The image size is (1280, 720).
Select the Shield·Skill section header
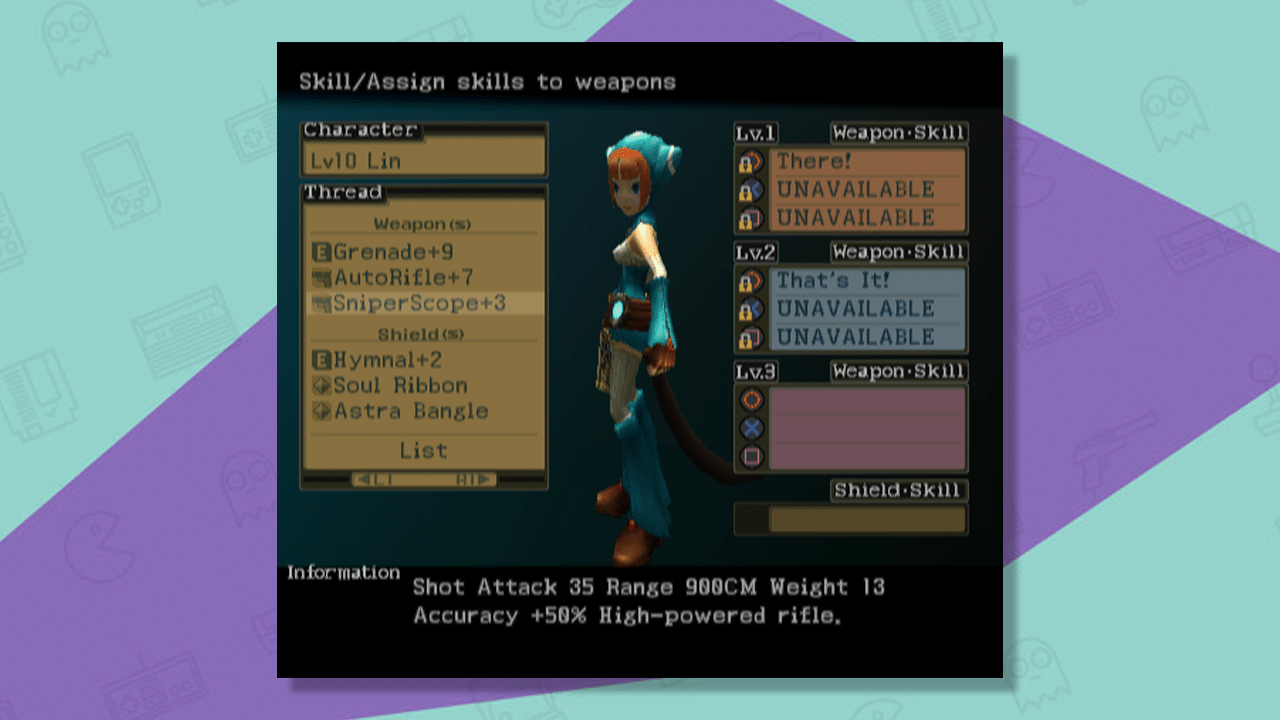coord(898,491)
